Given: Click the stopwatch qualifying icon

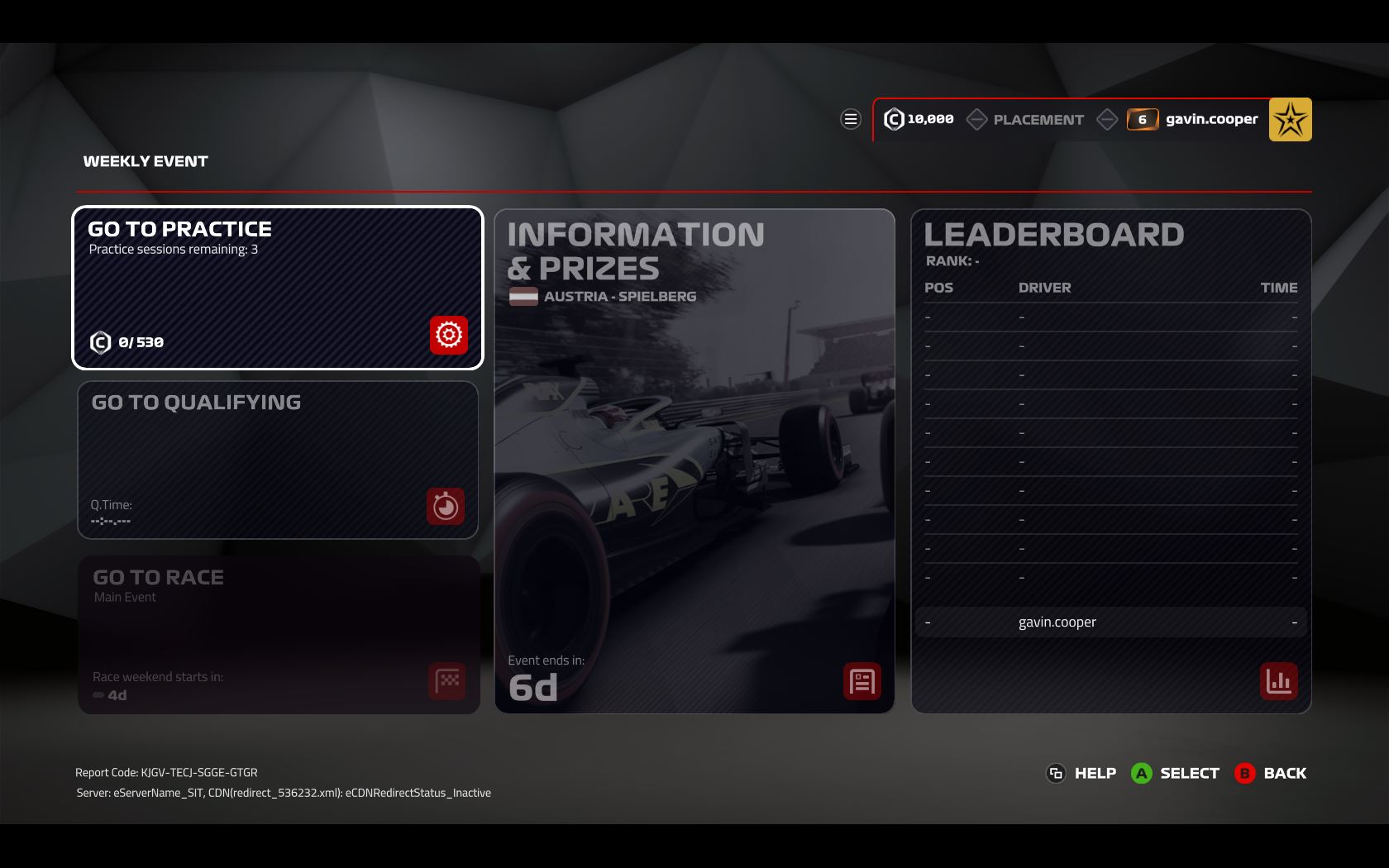Looking at the screenshot, I should pyautogui.click(x=446, y=506).
